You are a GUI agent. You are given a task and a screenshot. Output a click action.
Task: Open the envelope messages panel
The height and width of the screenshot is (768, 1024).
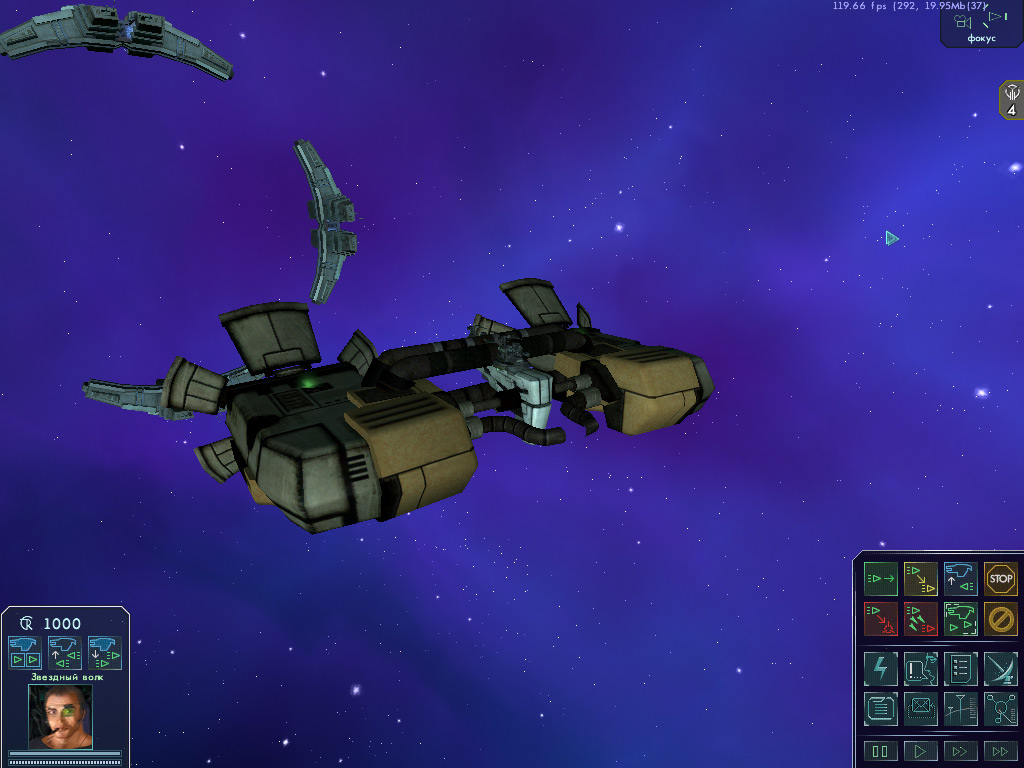921,709
